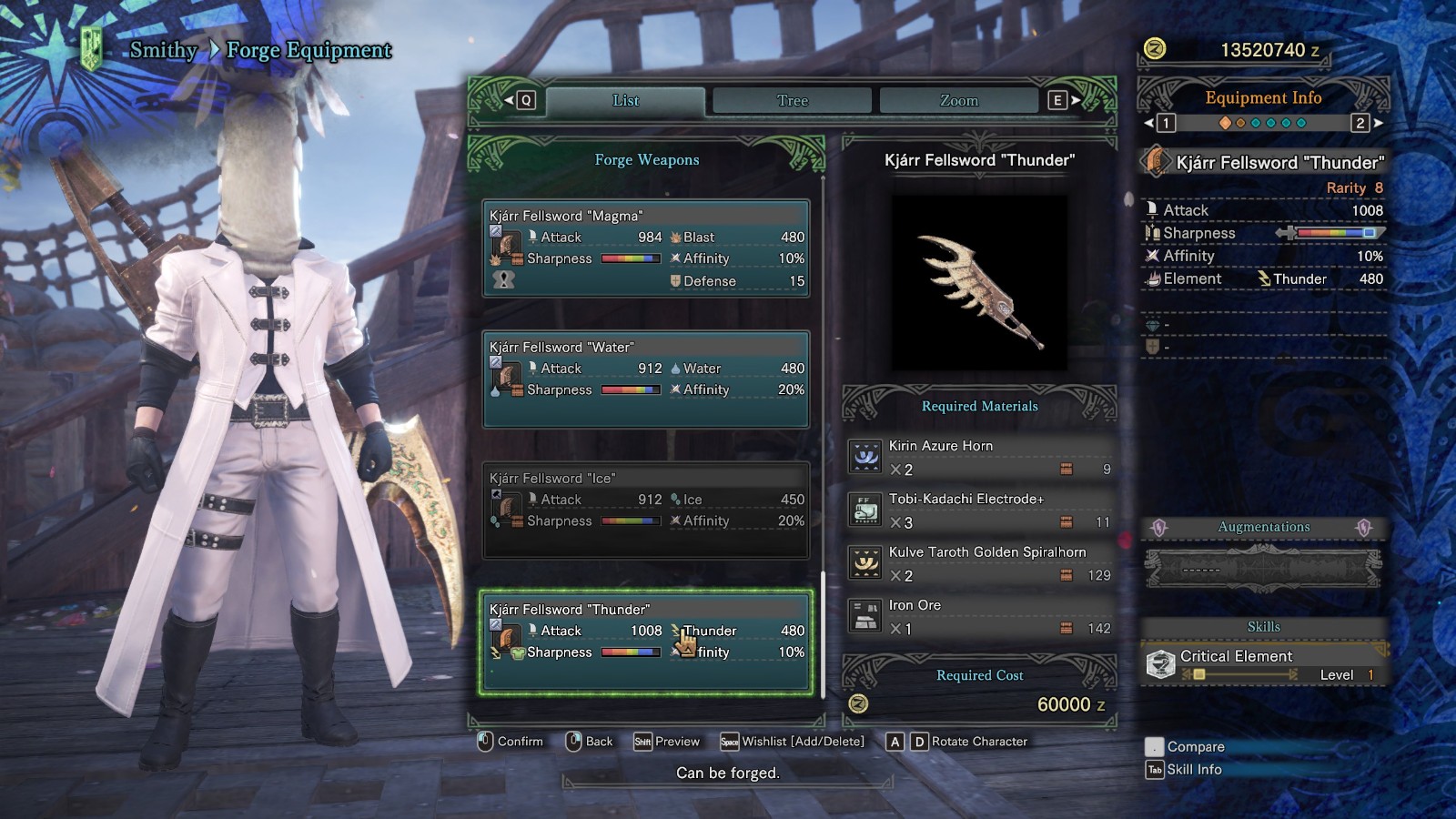Choose the Kulve Taroth Golden Spiralhorn row
The height and width of the screenshot is (819, 1456).
pos(979,563)
